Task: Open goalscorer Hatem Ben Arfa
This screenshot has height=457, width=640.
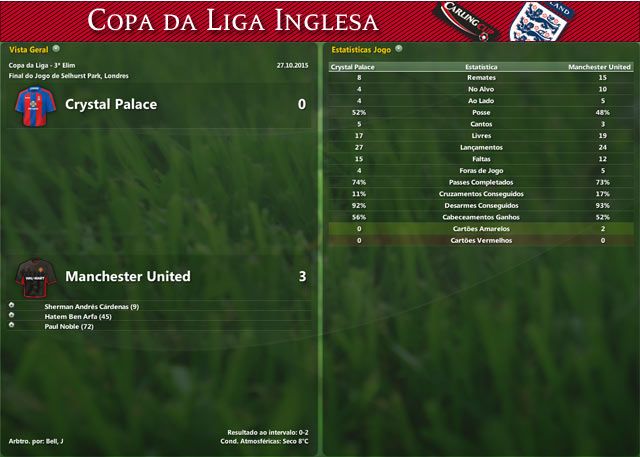Action: (x=84, y=316)
